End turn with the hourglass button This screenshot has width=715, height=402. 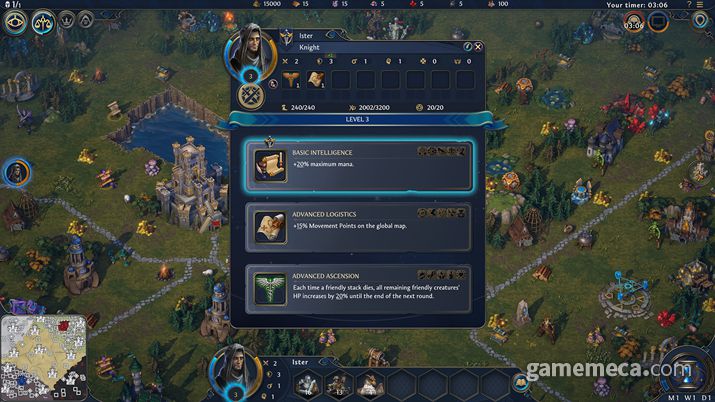[x=683, y=371]
